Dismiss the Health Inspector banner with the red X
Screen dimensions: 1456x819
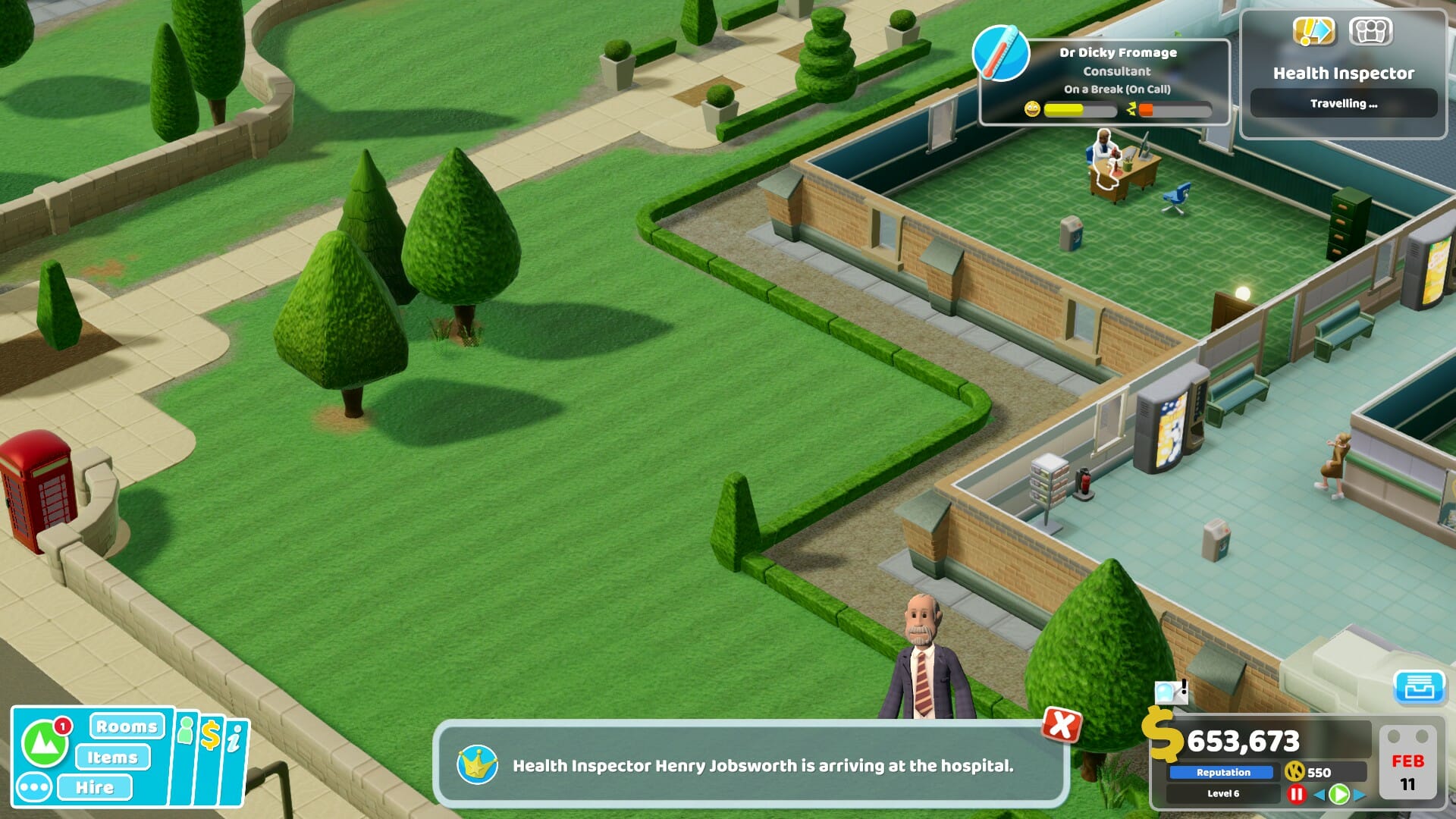coord(1062,724)
